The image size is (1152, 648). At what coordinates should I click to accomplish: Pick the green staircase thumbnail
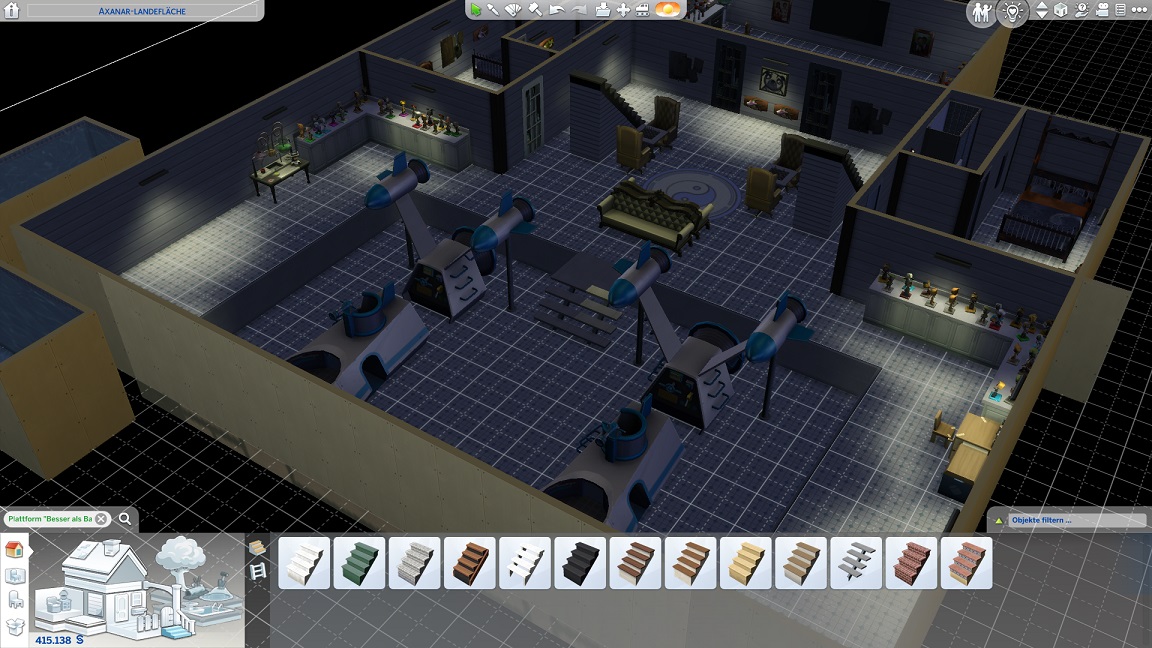click(359, 563)
